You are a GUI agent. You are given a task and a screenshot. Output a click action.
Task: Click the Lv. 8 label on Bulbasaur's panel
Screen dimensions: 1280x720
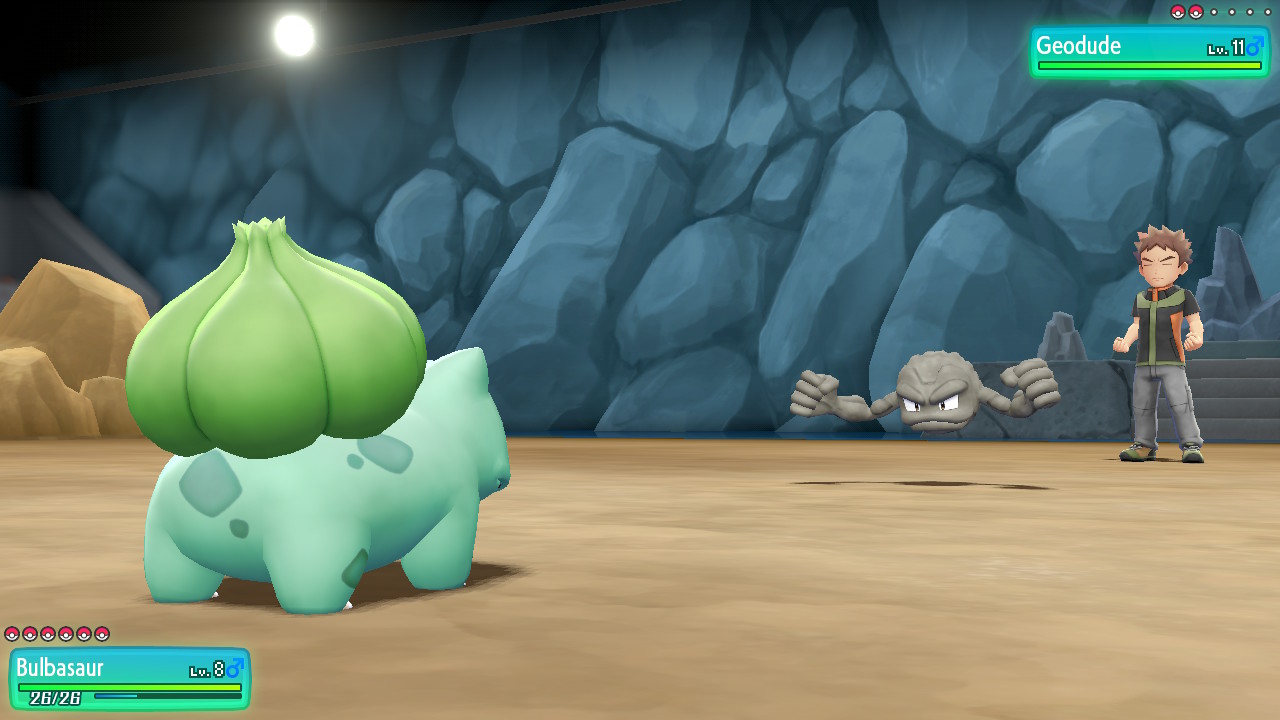click(x=205, y=668)
